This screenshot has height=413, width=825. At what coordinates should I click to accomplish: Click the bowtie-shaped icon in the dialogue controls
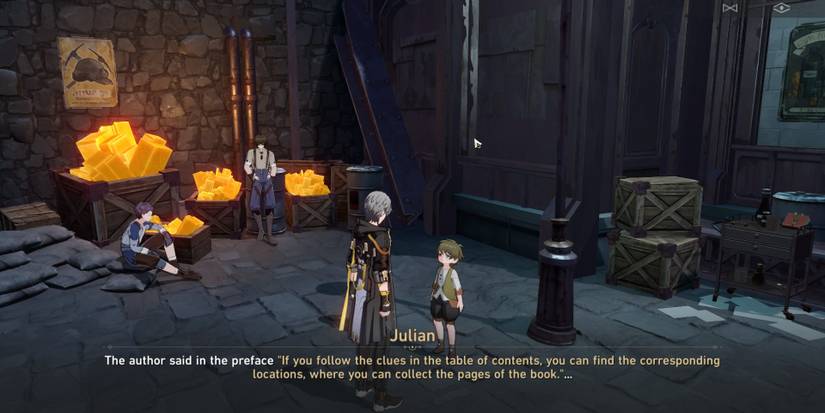(730, 8)
